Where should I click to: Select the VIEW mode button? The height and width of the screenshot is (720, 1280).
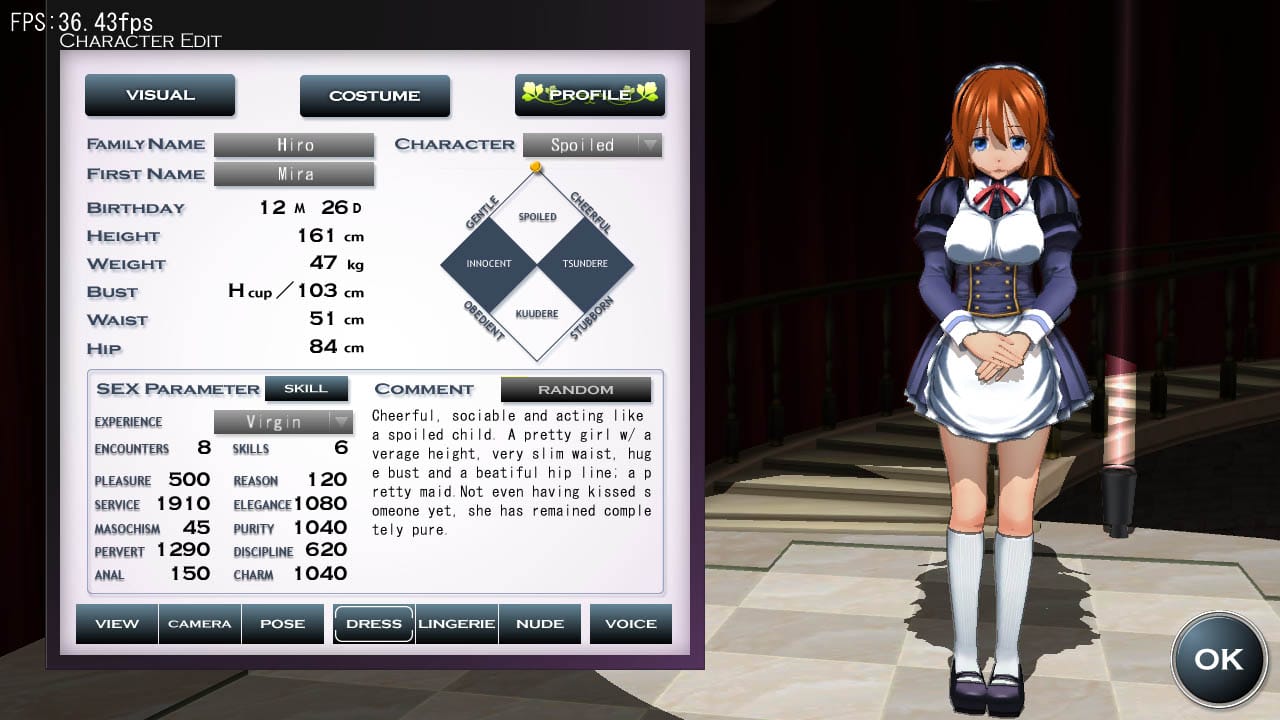117,623
